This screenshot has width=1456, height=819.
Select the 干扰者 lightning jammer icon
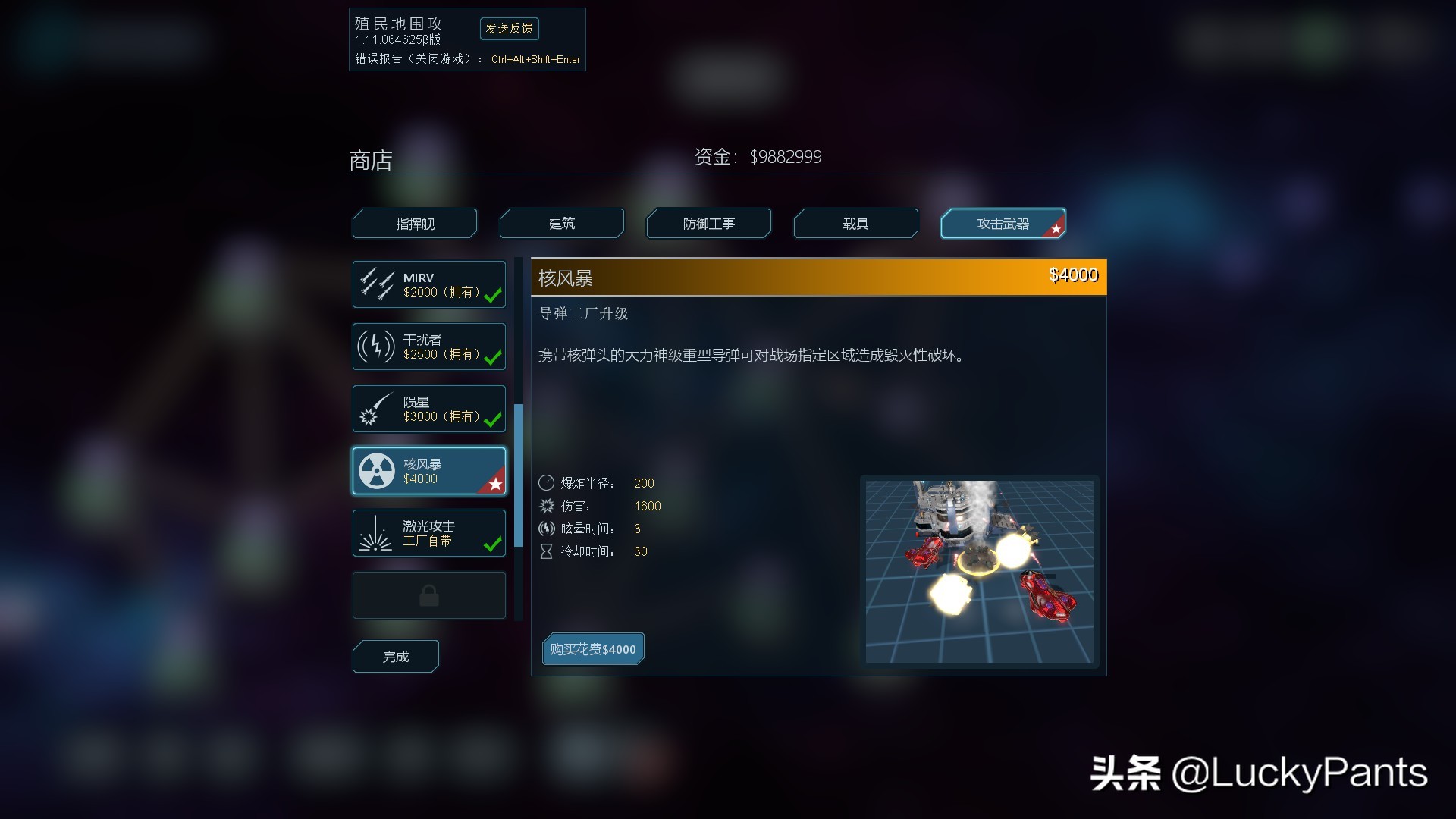(377, 346)
